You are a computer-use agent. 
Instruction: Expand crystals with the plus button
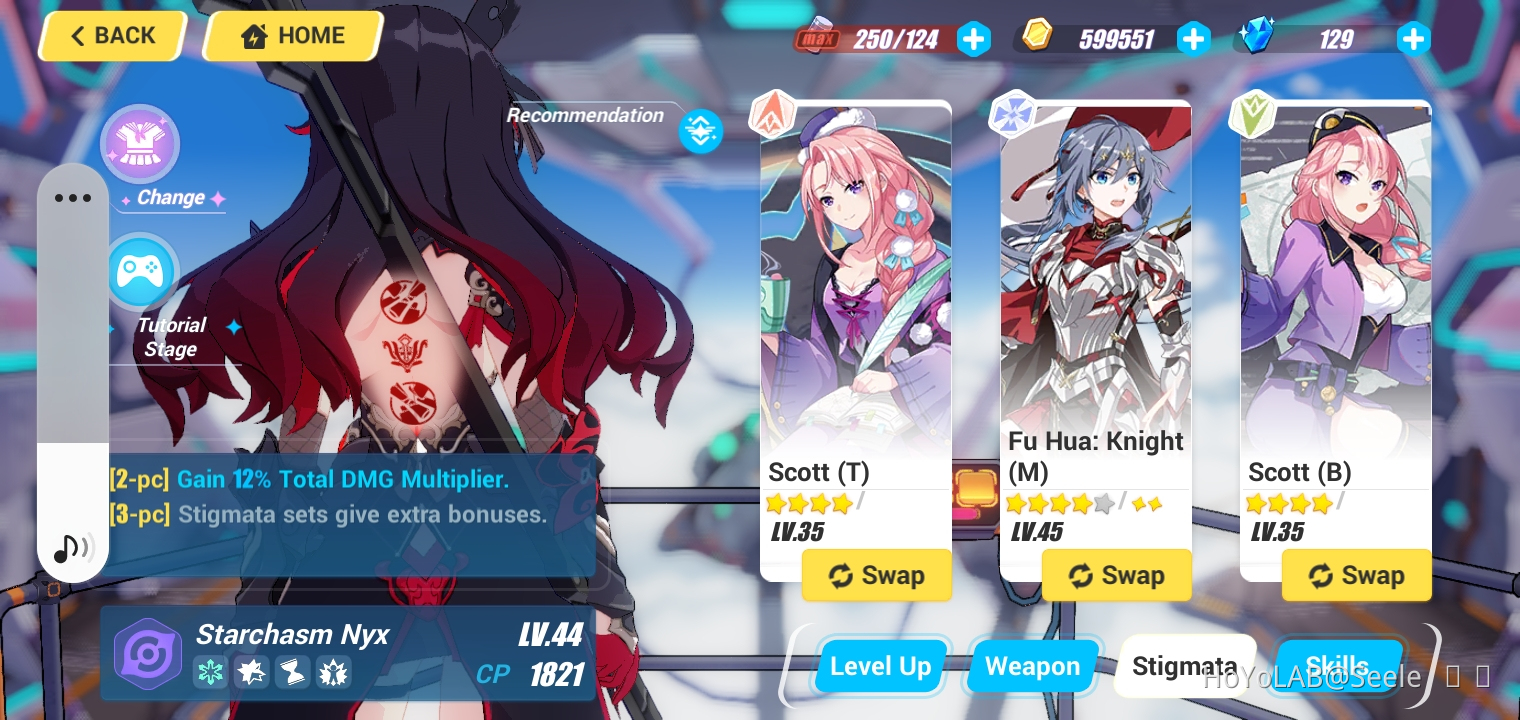coord(1413,38)
